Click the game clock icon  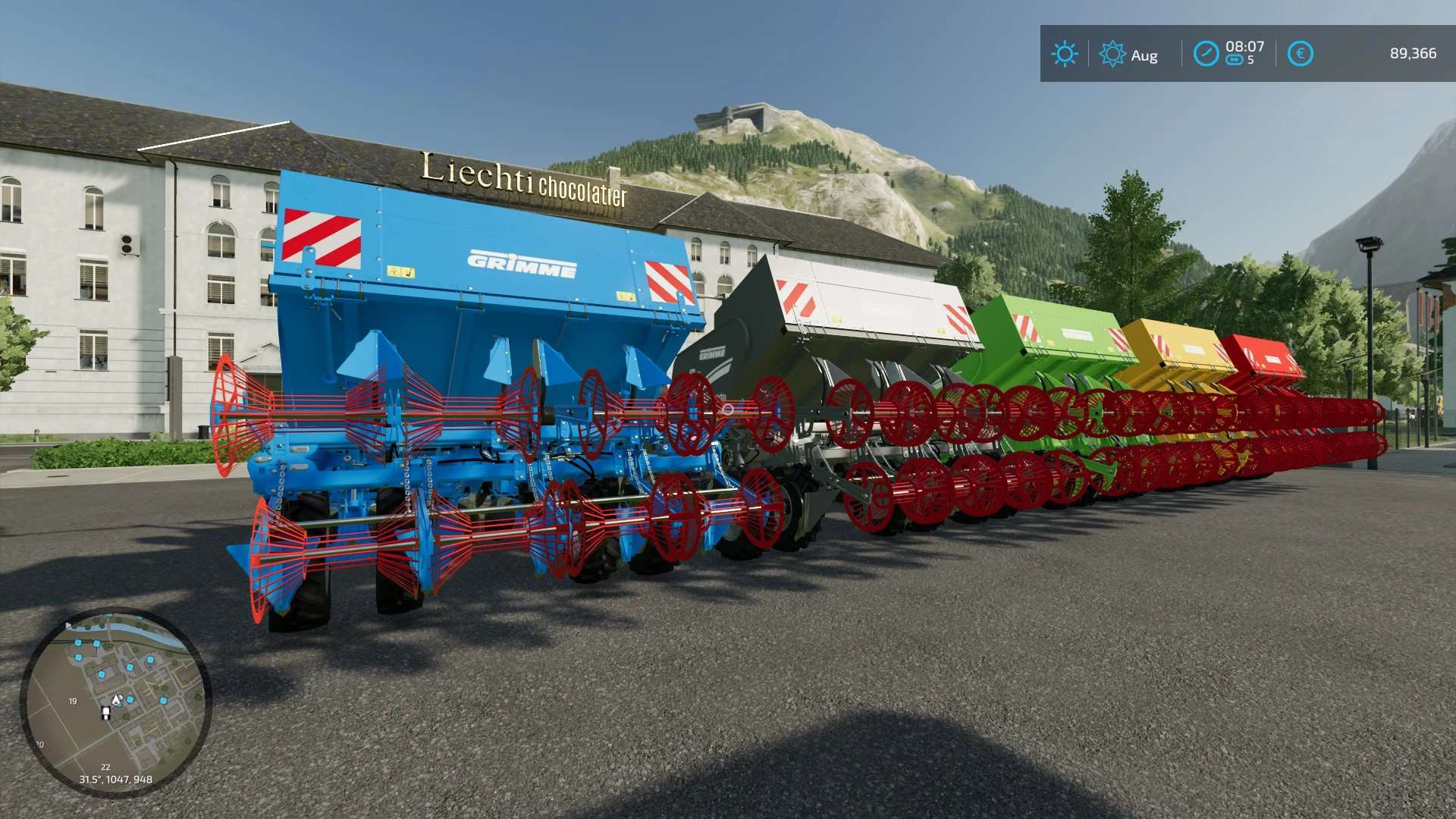[x=1206, y=54]
